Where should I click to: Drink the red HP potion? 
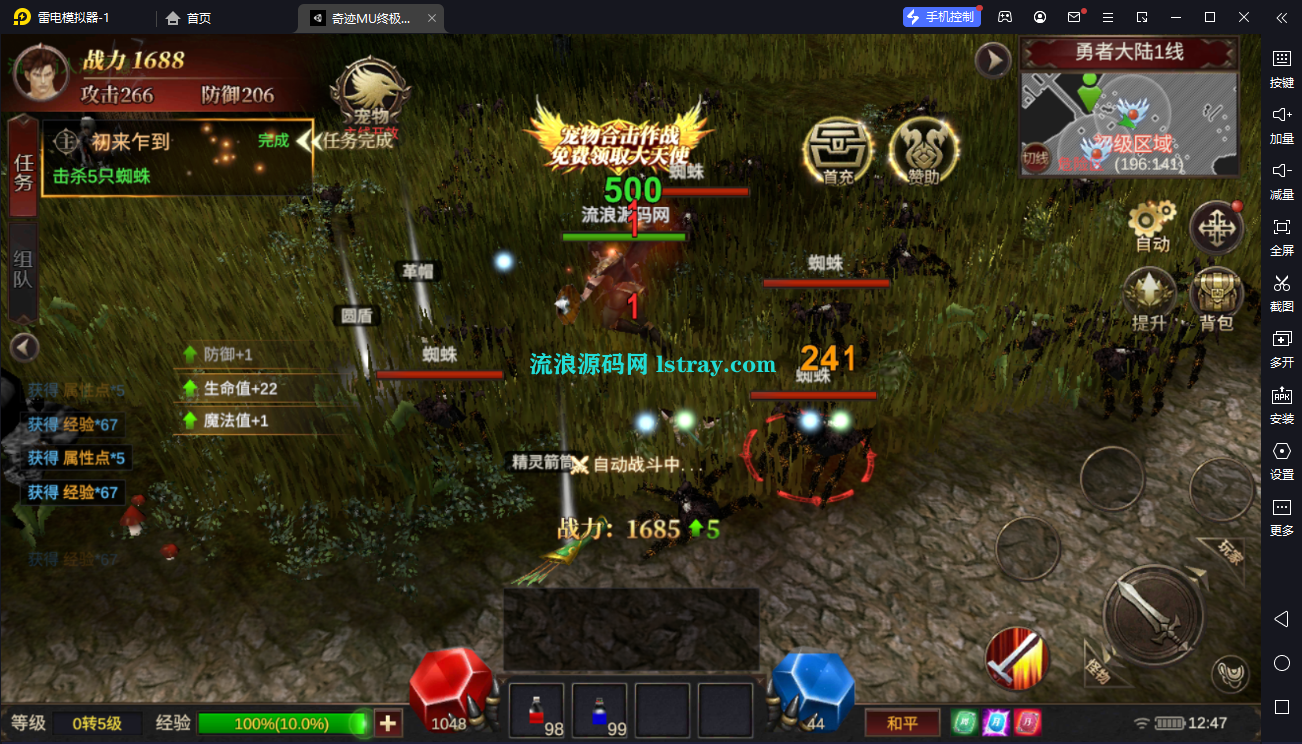pyautogui.click(x=536, y=706)
